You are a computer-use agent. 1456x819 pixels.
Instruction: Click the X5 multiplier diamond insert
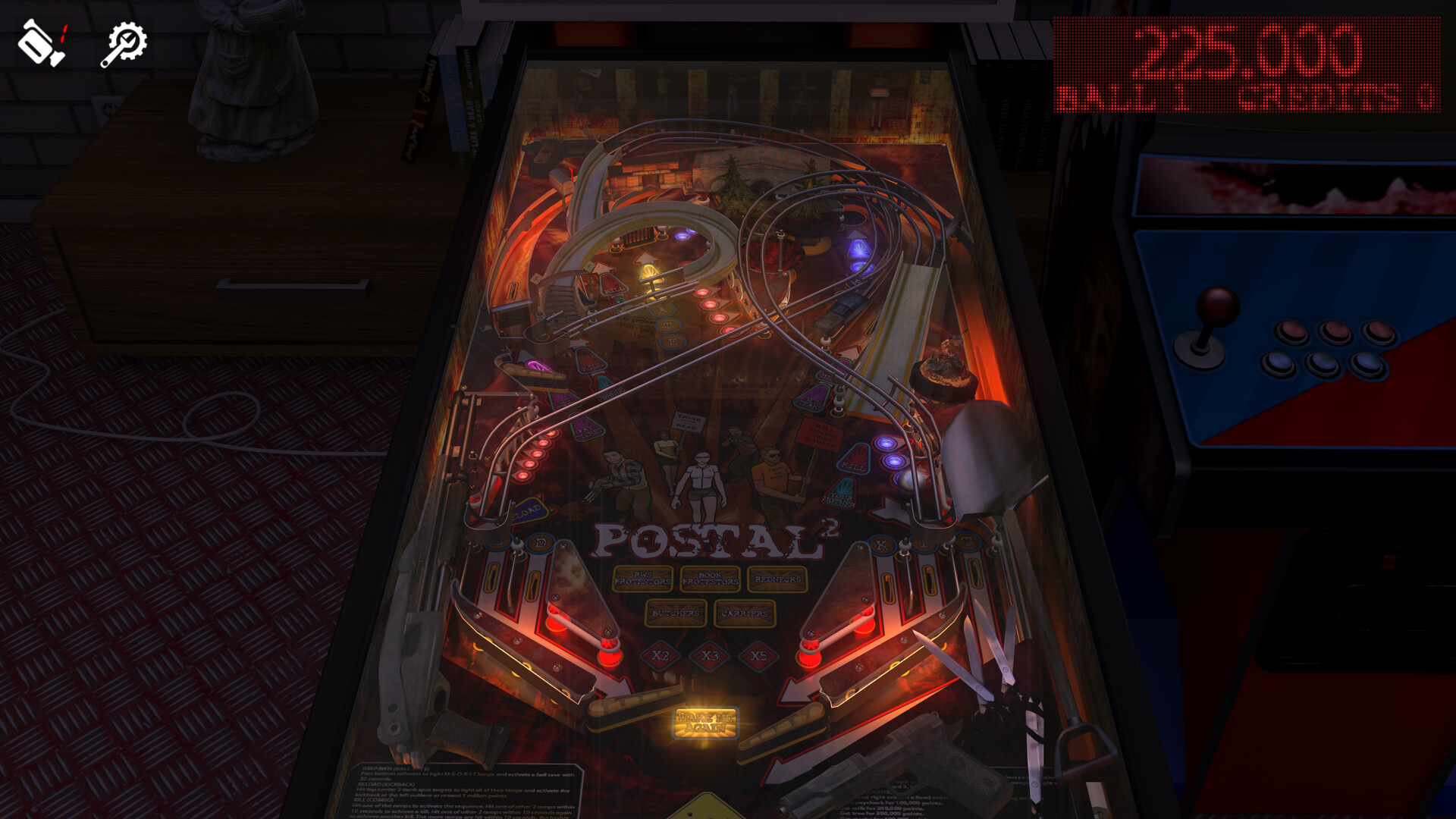click(x=757, y=655)
